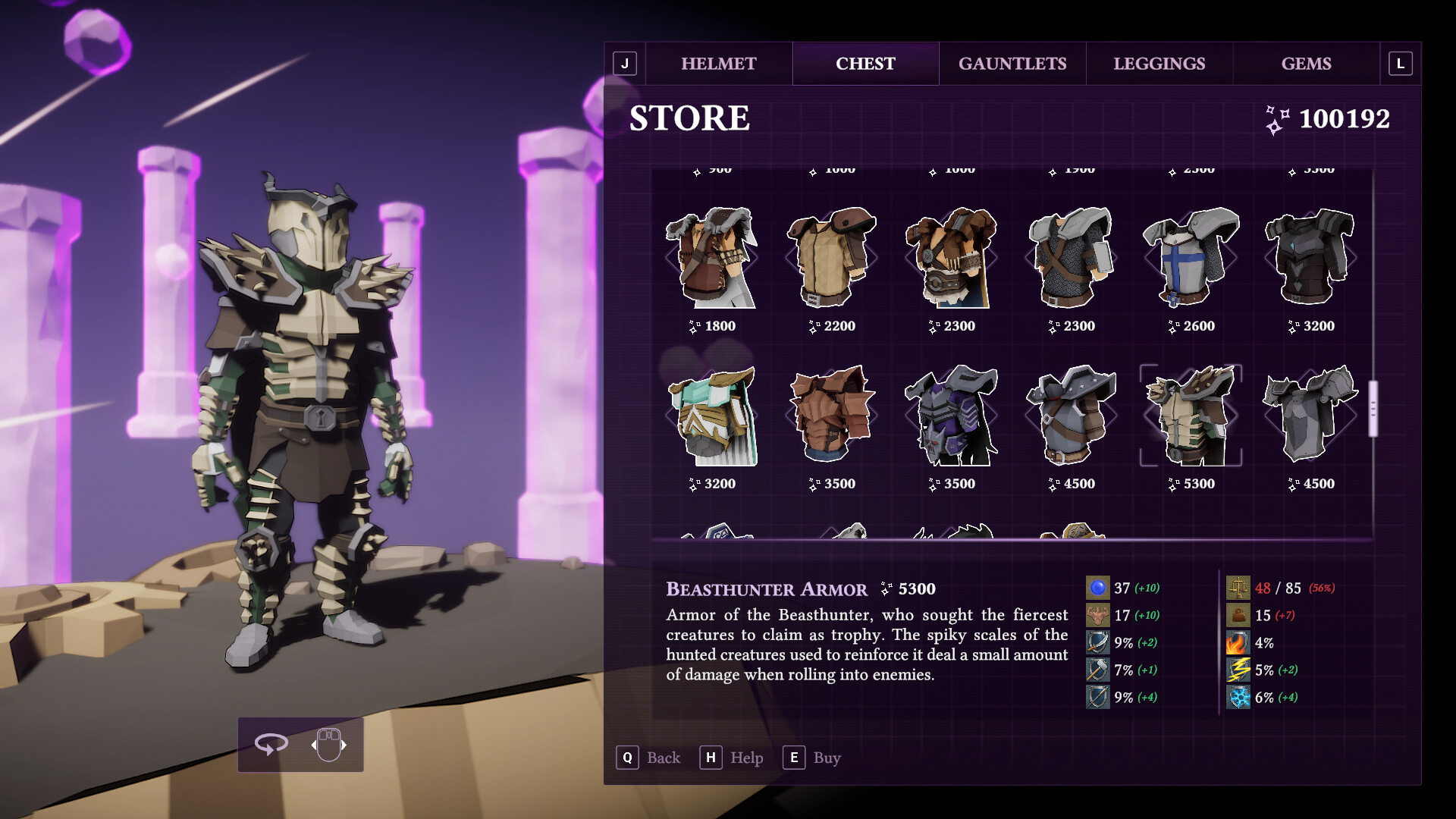The width and height of the screenshot is (1456, 819).
Task: Open the GEMS tab
Action: (1307, 64)
